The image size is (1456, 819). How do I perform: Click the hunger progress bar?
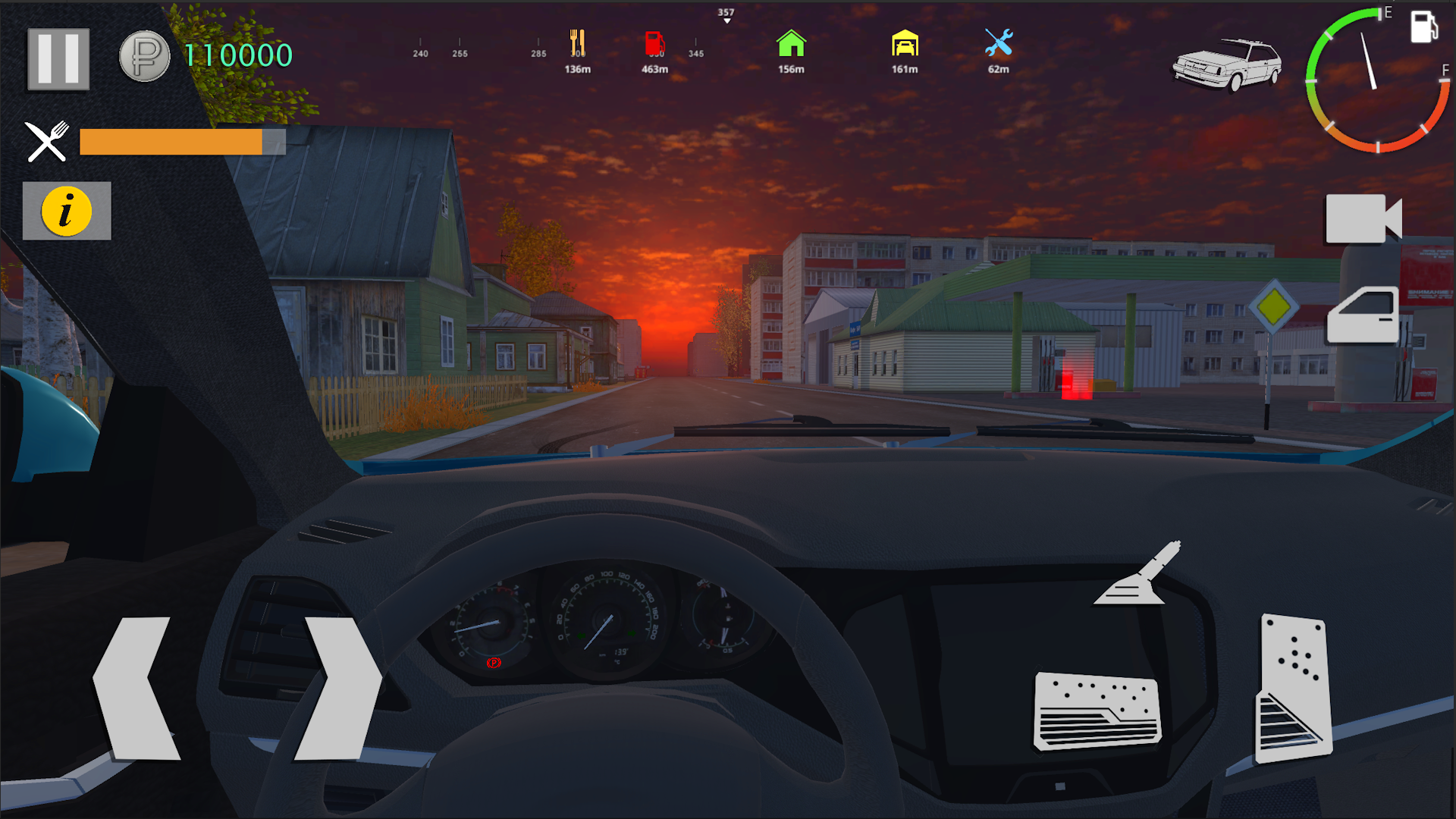pyautogui.click(x=180, y=141)
